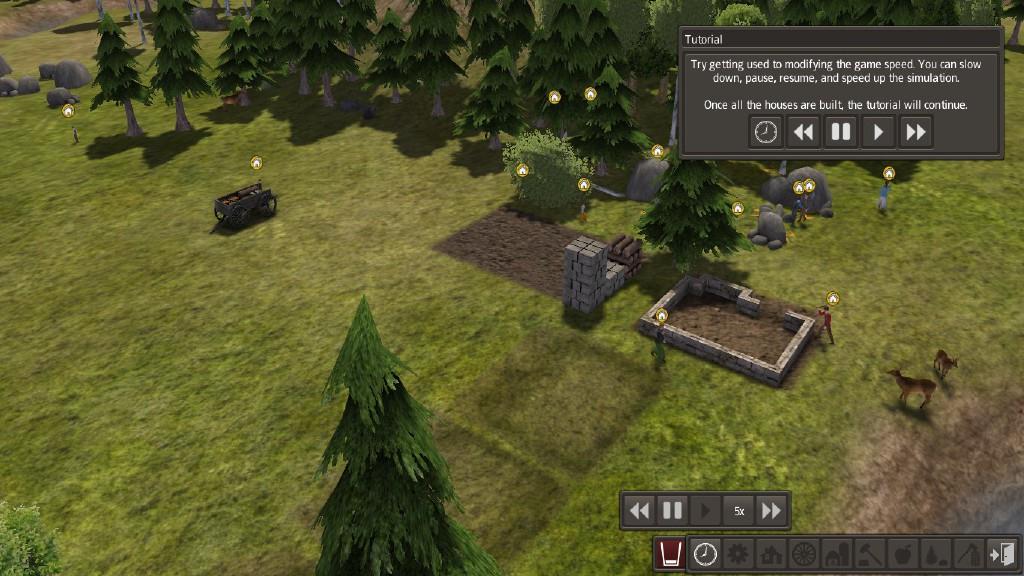The height and width of the screenshot is (576, 1024).
Task: Slow down game speed in the 5x speed bar
Action: (639, 511)
